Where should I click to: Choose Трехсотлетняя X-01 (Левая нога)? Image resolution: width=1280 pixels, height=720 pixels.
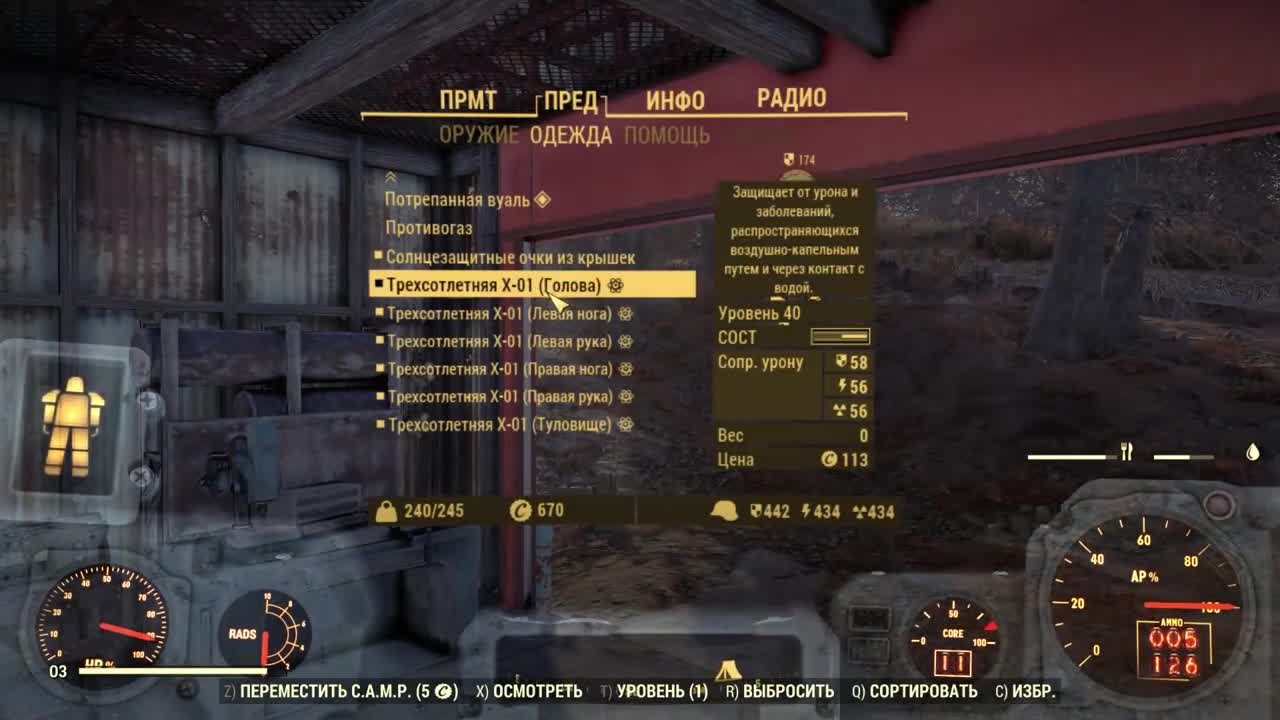tap(499, 314)
